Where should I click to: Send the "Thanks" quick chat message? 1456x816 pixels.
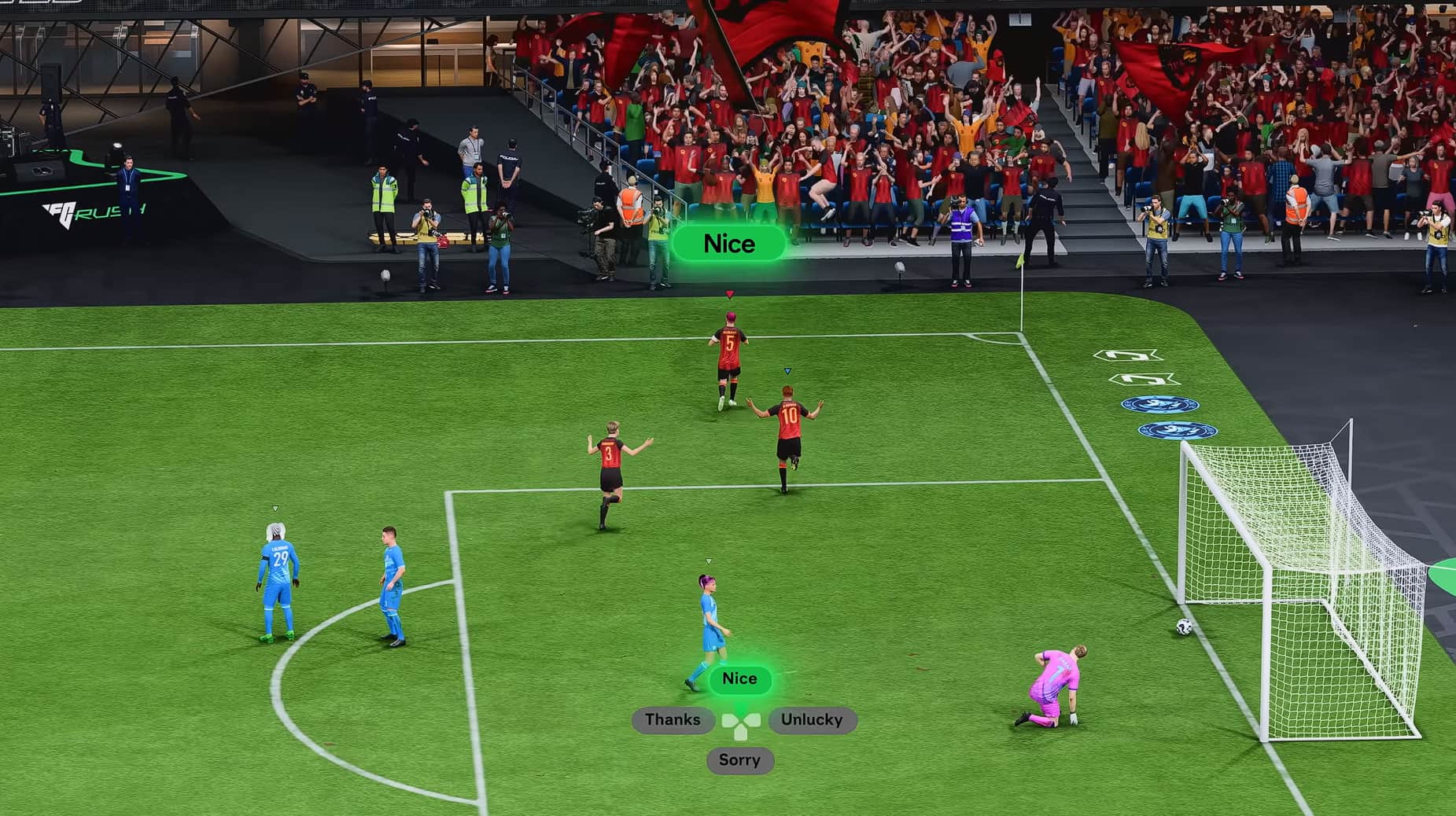click(673, 719)
